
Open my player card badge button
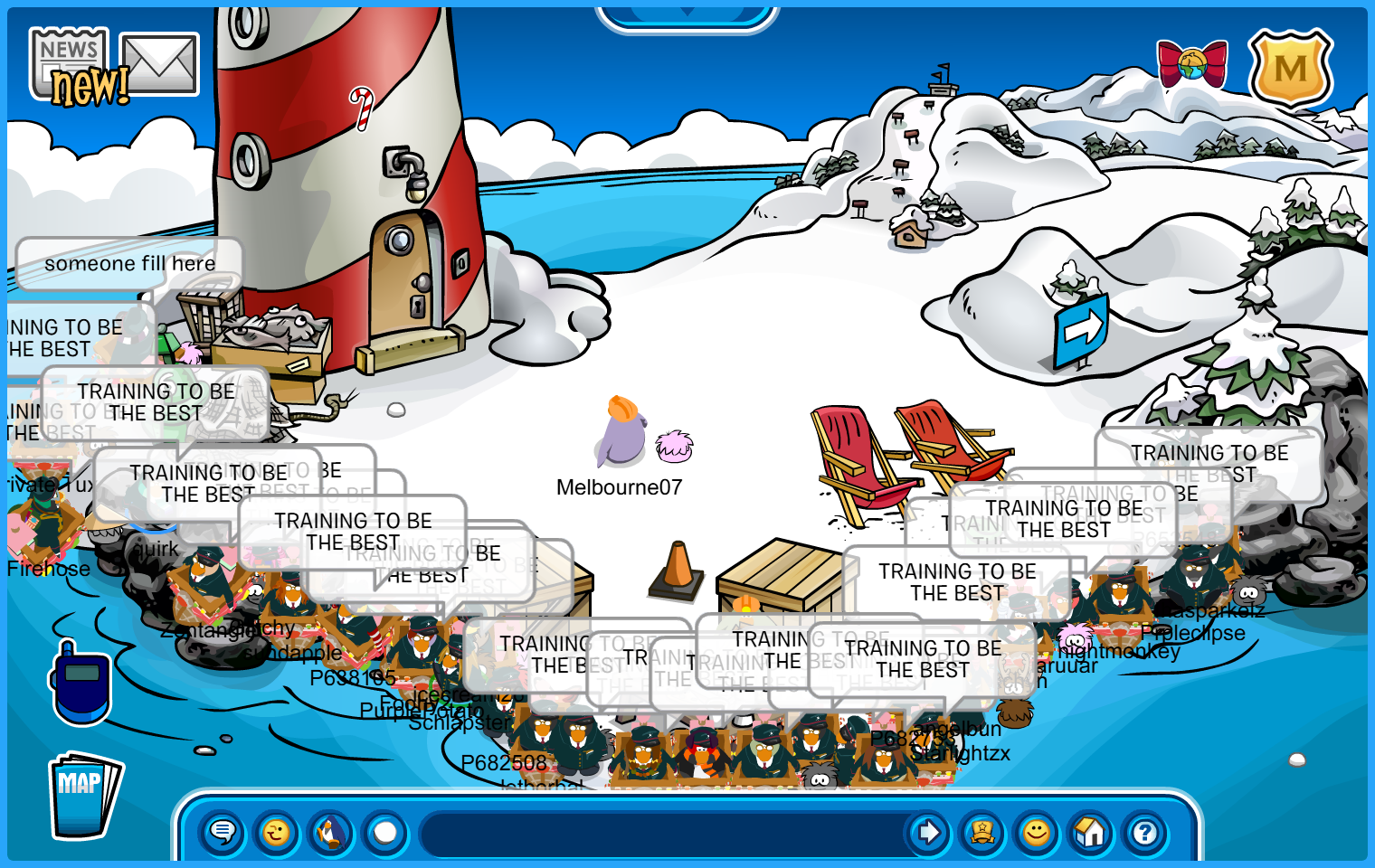pyautogui.click(x=982, y=832)
